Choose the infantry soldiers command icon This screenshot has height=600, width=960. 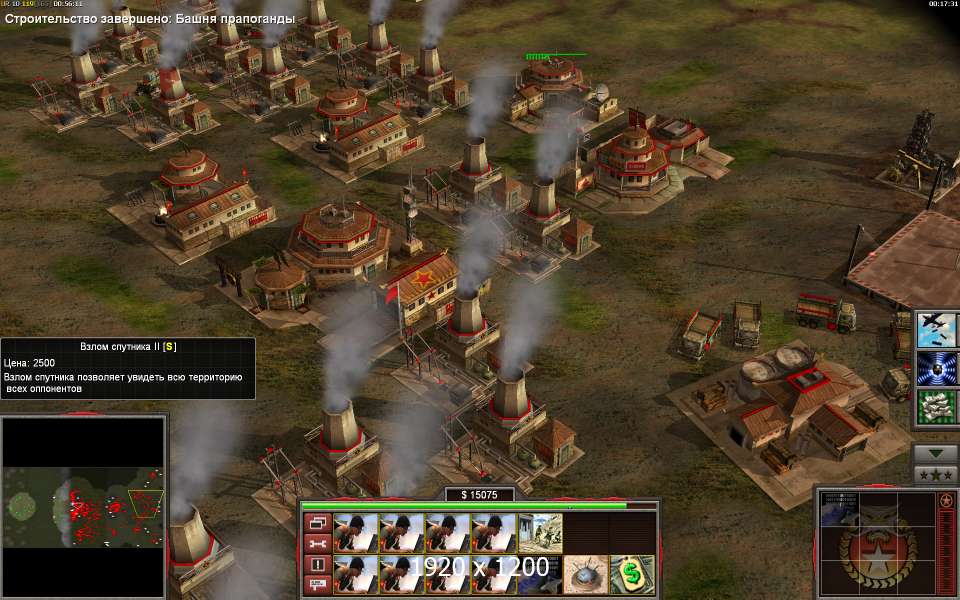pyautogui.click(x=540, y=532)
